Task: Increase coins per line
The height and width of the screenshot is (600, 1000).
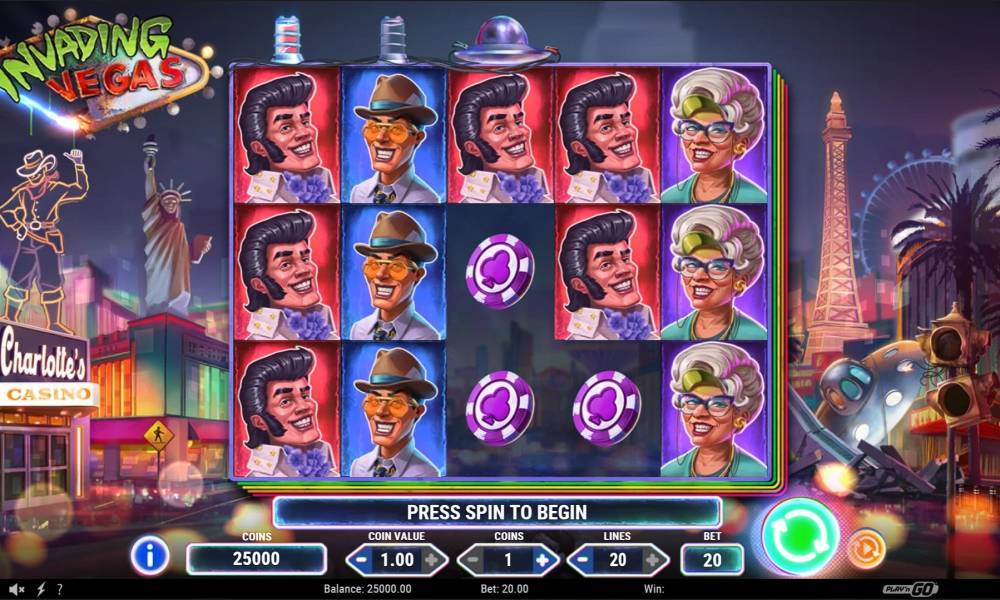Action: tap(542, 560)
